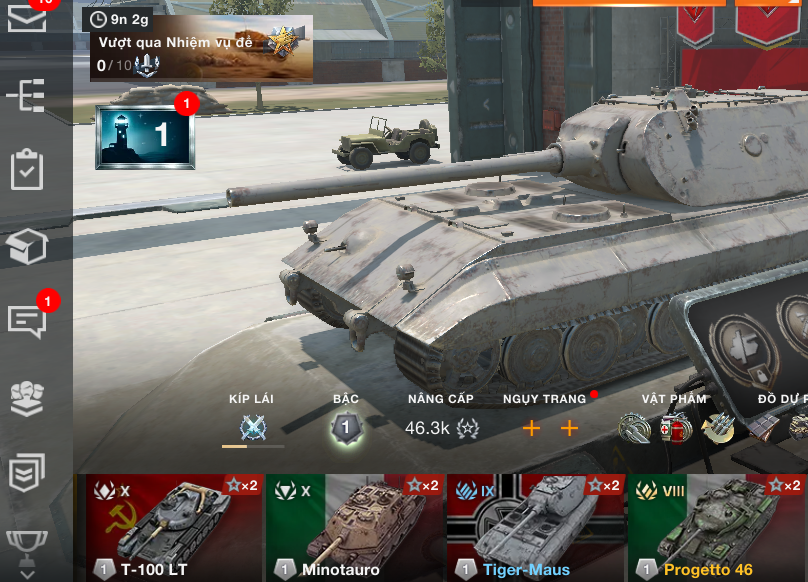
Task: Open the tech tree icon
Action: click(27, 95)
